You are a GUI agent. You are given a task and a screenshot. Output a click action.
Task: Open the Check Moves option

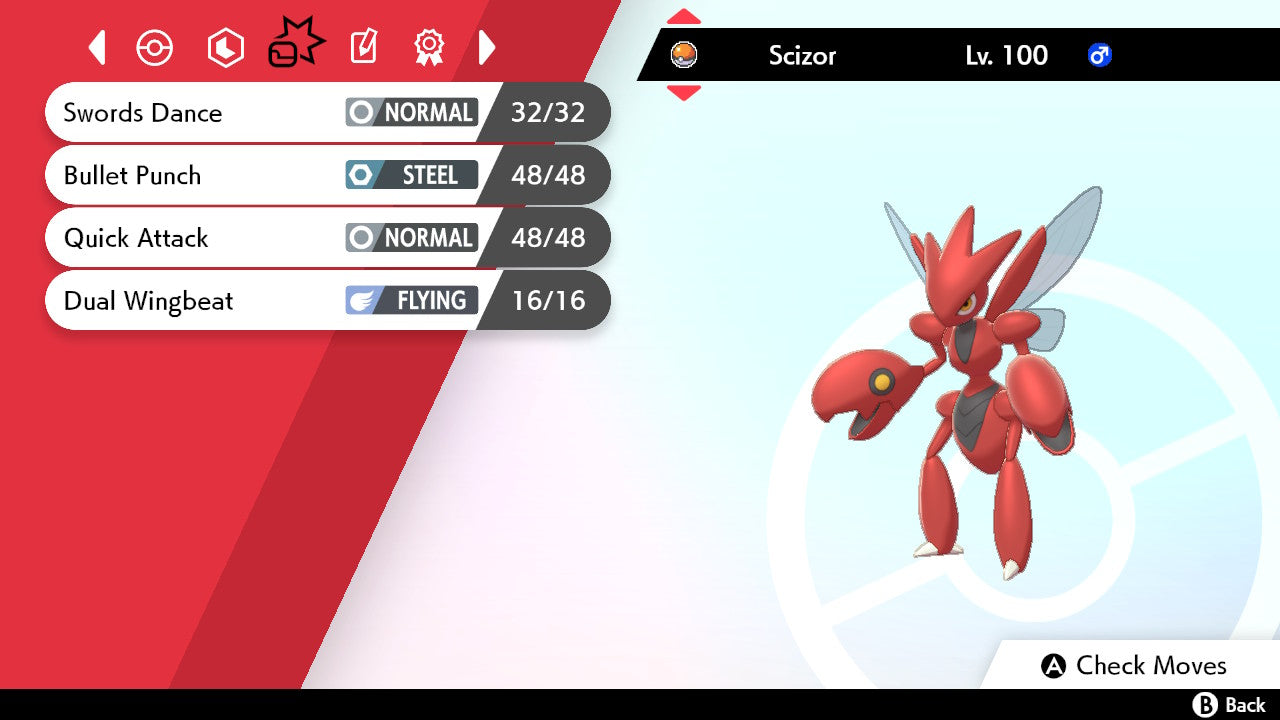(x=1135, y=666)
